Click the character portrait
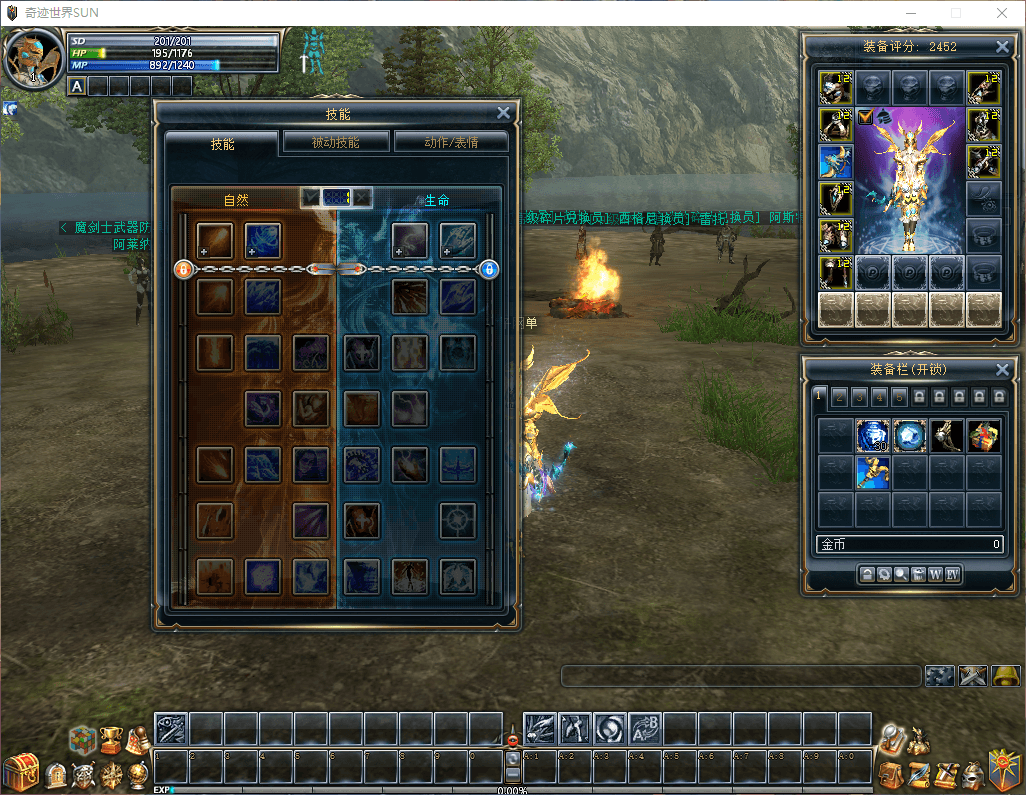The image size is (1026, 795). [33, 60]
